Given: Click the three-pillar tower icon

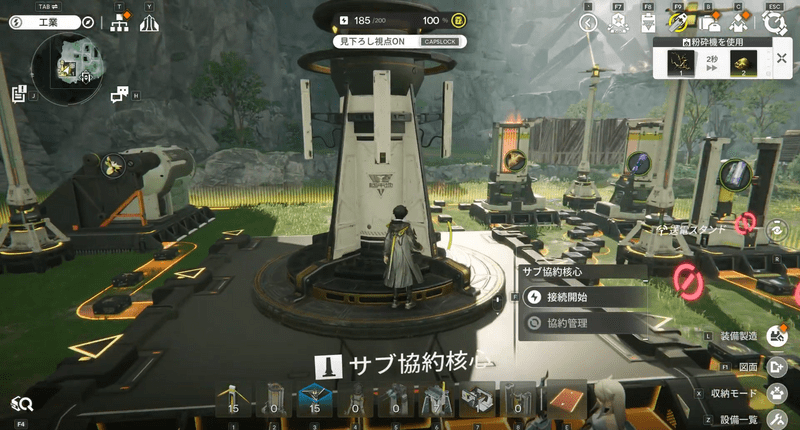Looking at the screenshot, I should 150,23.
